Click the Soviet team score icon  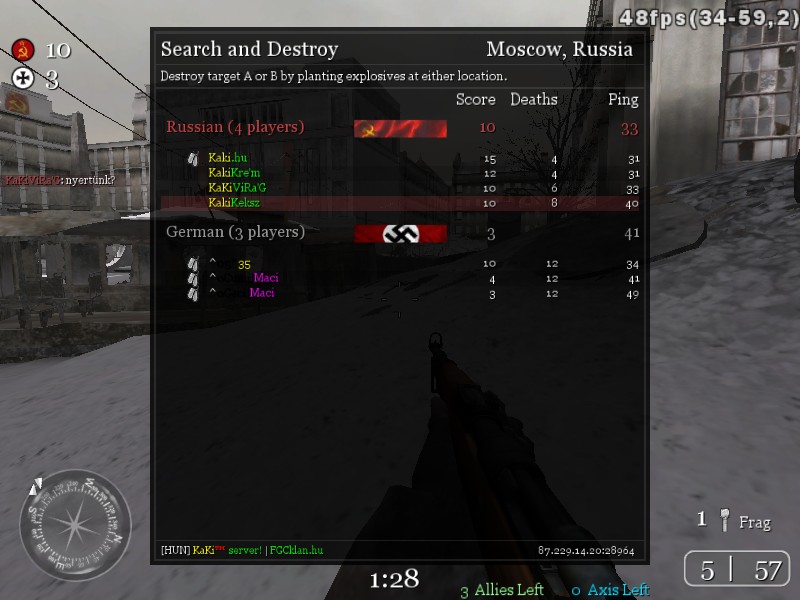coord(23,50)
